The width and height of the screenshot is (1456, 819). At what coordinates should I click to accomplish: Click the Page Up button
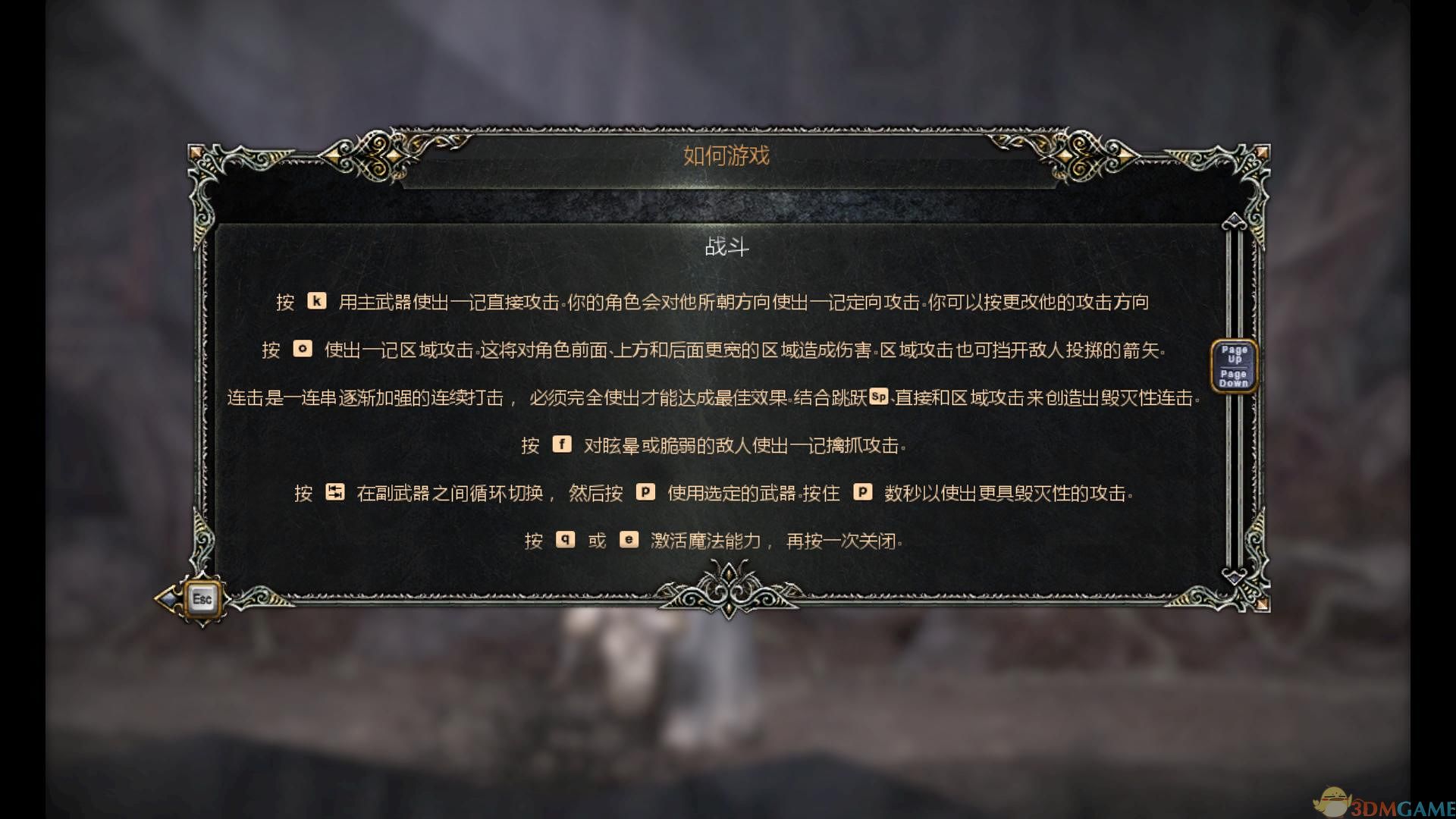pos(1234,353)
